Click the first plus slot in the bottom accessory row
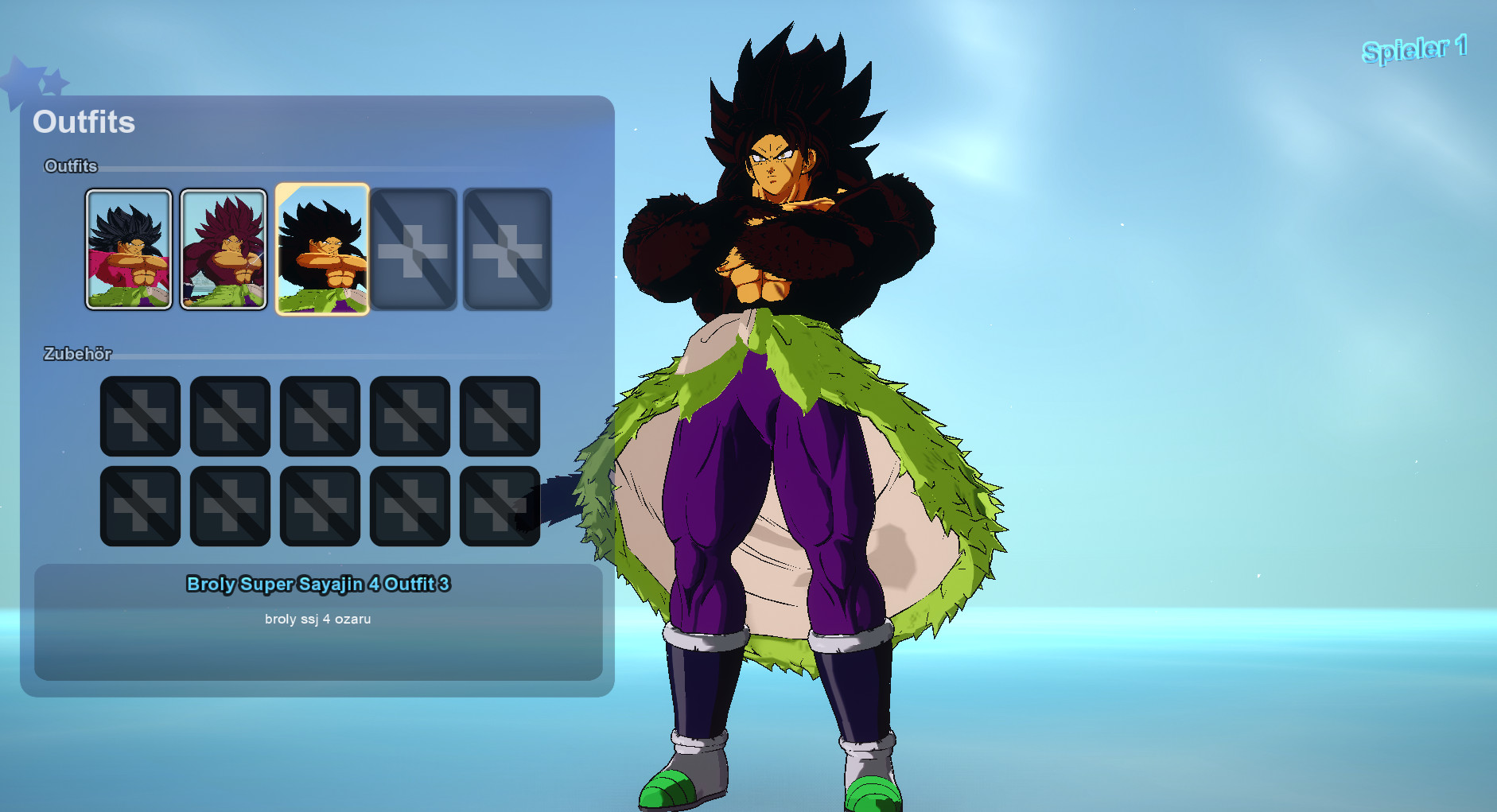 pos(140,504)
